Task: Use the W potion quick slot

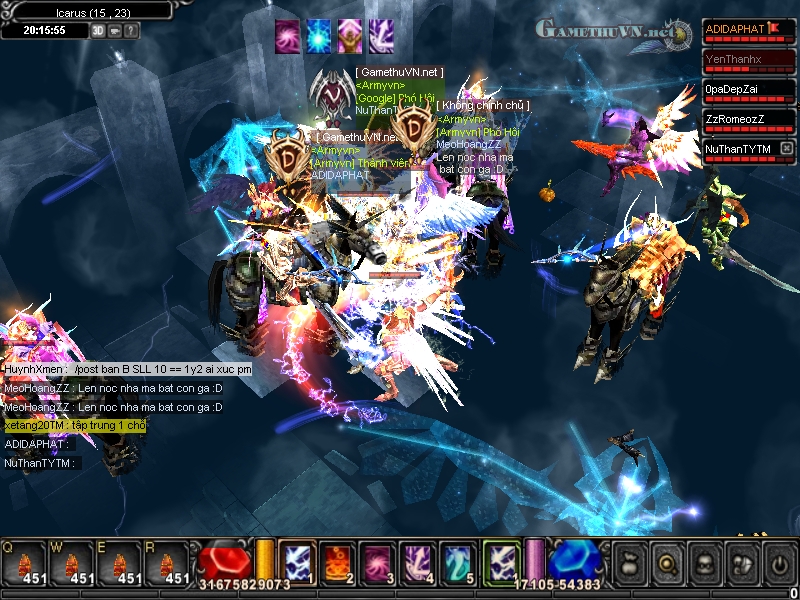Action: [x=72, y=565]
